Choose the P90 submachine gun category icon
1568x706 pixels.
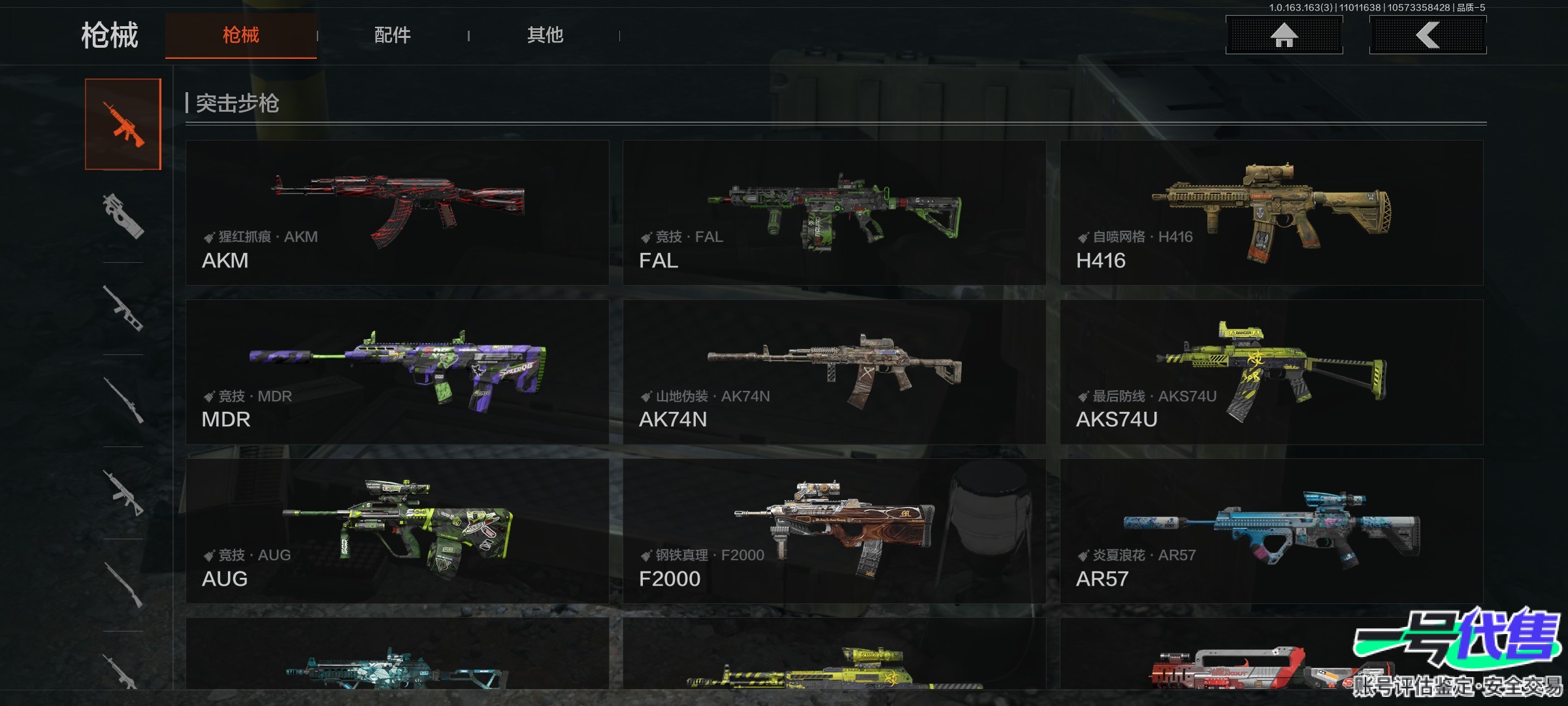click(x=123, y=216)
